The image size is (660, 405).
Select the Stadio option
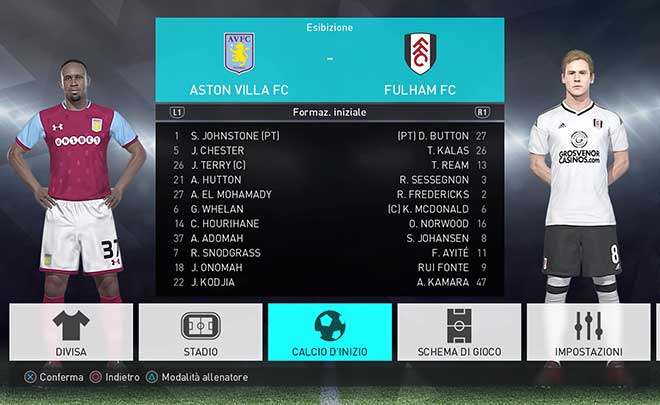(200, 333)
